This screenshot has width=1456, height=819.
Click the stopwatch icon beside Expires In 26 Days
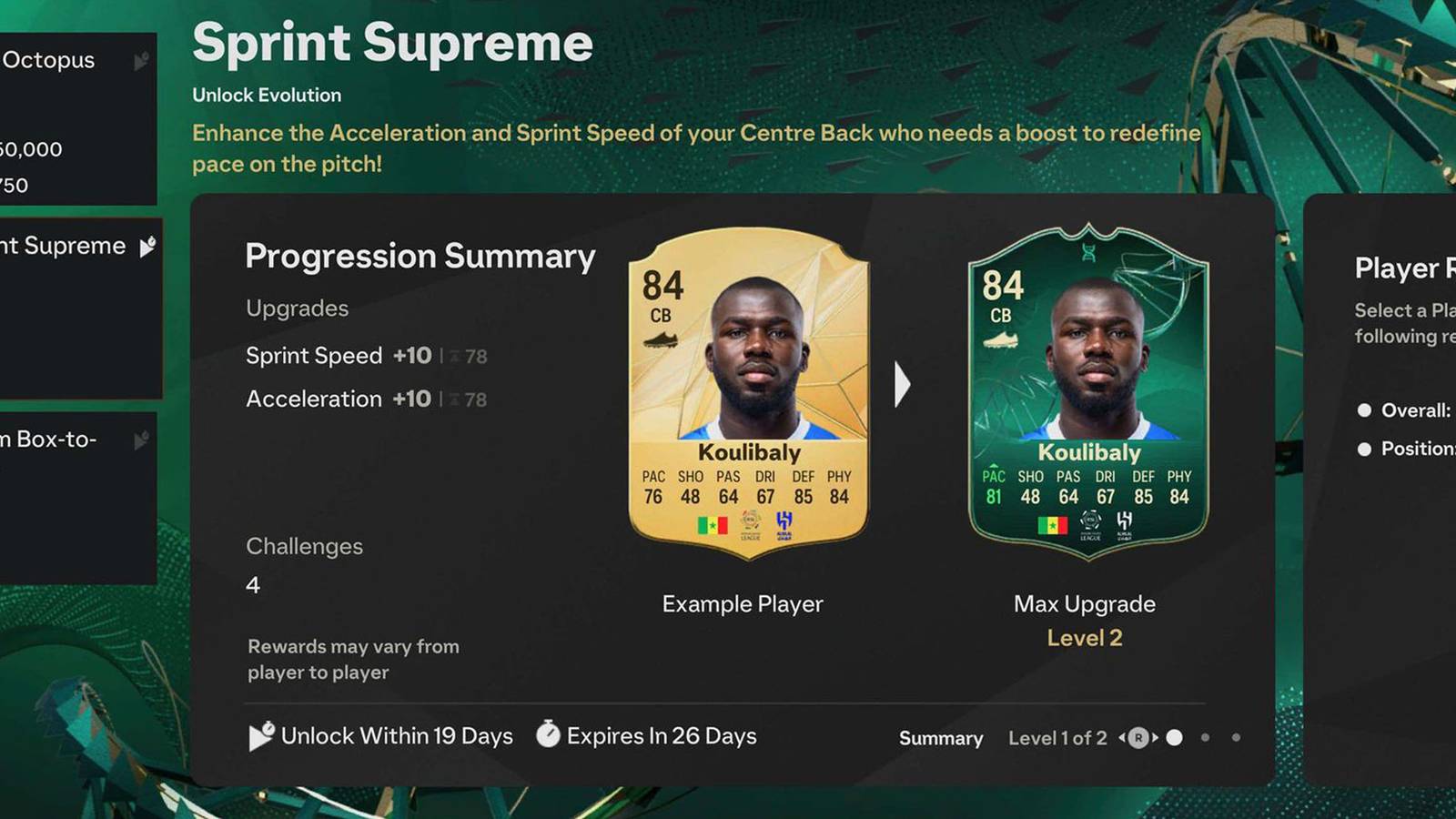tap(547, 735)
